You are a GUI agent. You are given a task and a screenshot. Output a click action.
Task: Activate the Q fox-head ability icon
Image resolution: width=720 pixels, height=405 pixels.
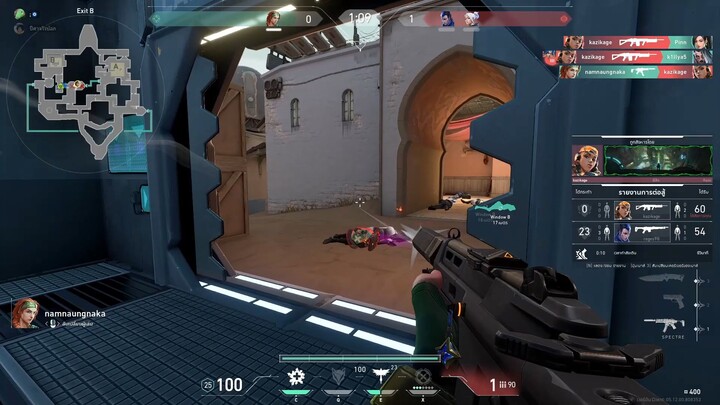tap(337, 377)
